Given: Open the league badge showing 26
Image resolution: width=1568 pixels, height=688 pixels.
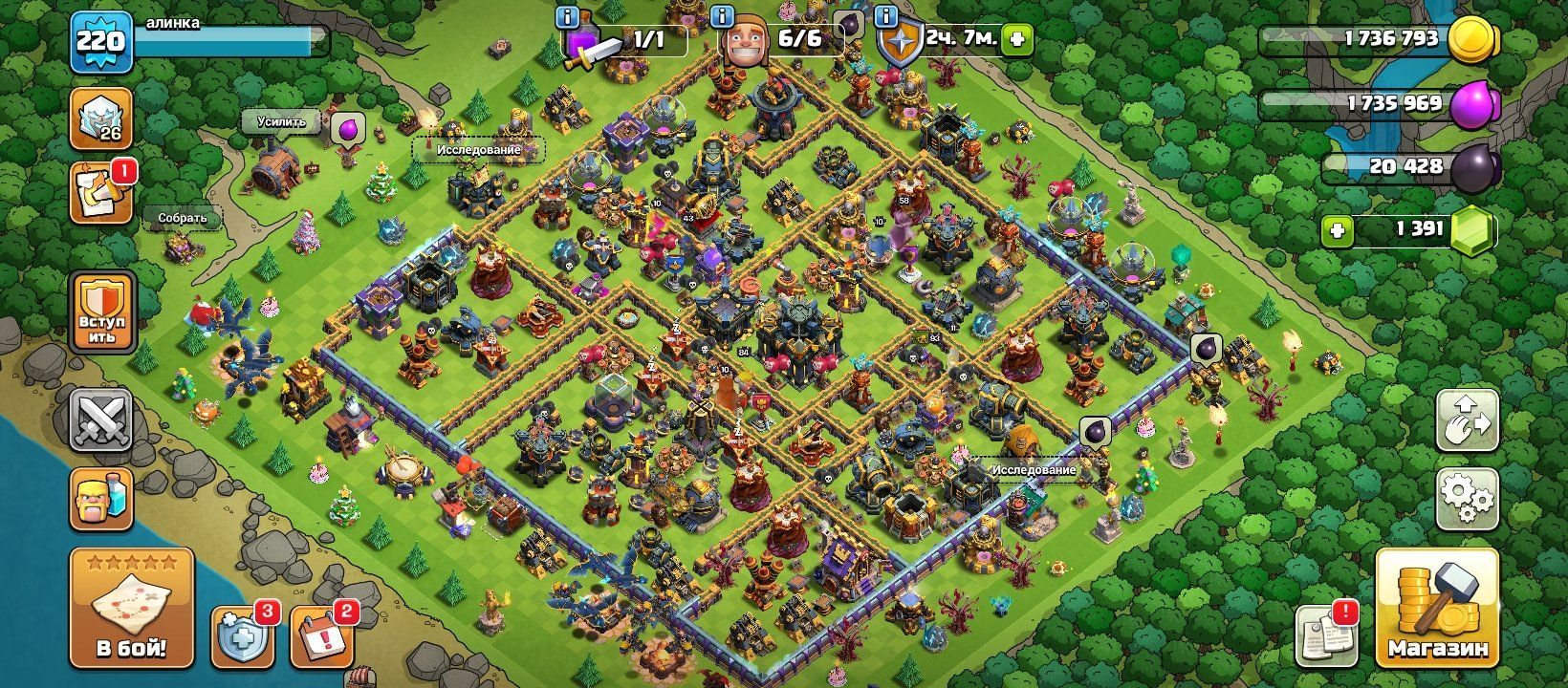Looking at the screenshot, I should [100, 118].
